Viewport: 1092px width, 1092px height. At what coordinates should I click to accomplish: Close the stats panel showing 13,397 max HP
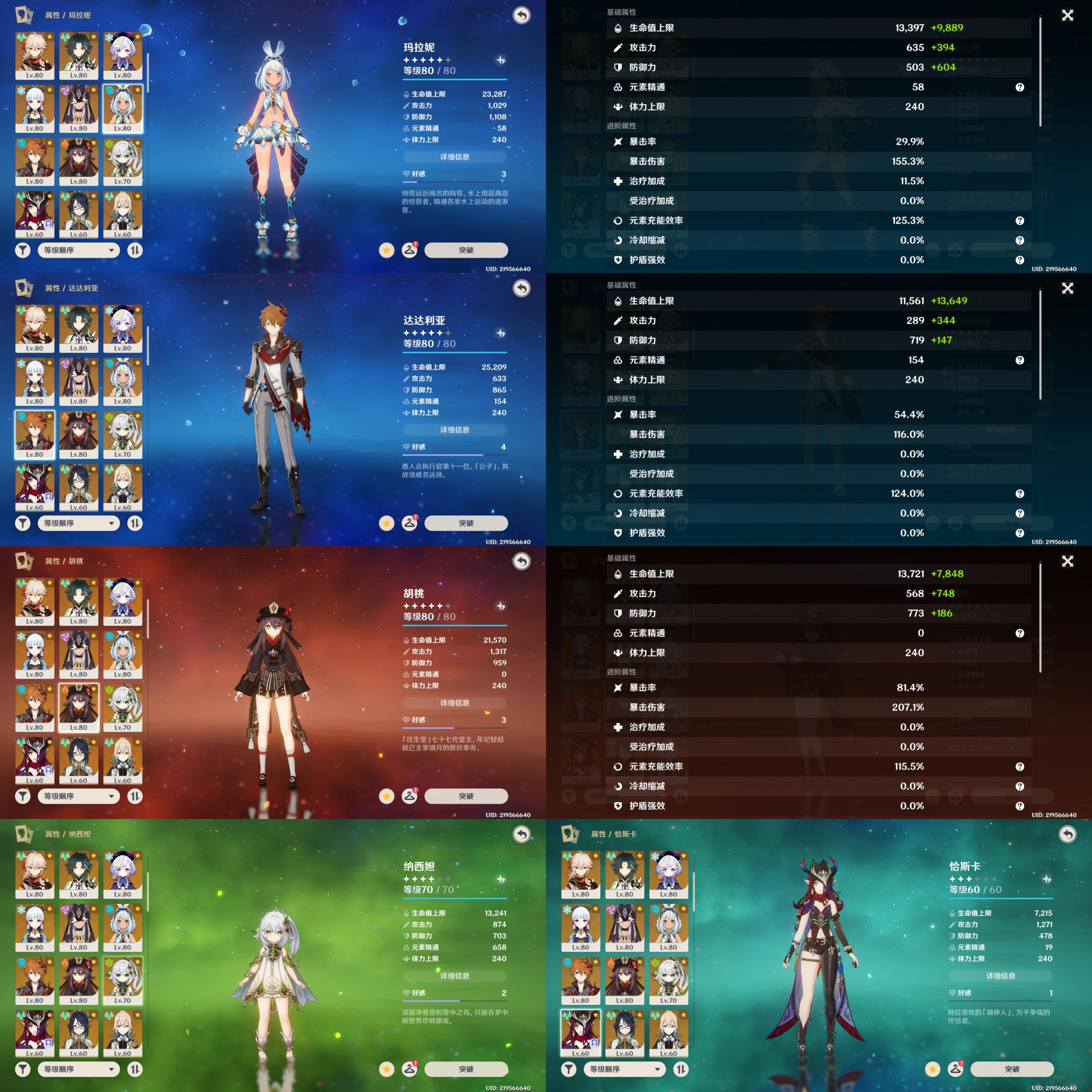point(1067,15)
